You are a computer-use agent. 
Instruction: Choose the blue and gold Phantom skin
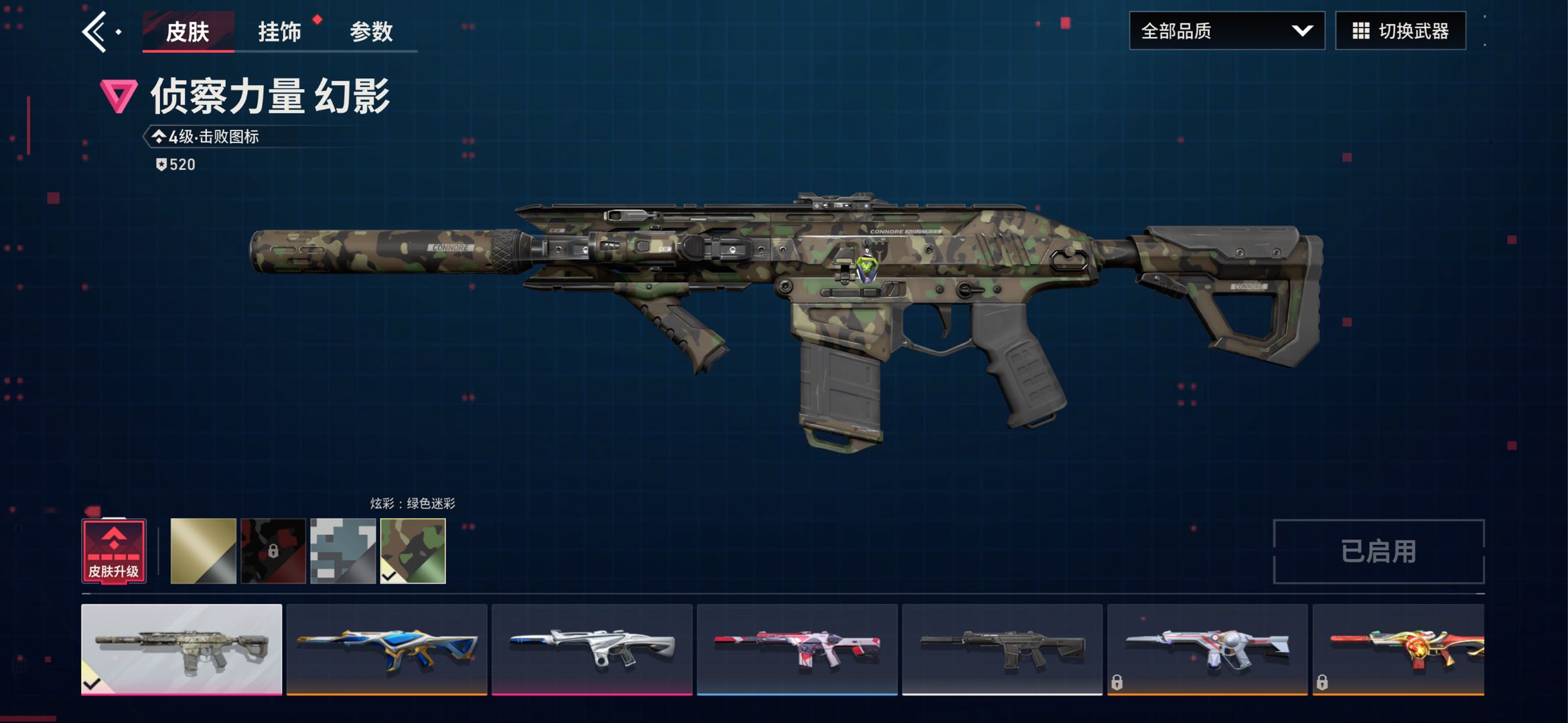386,649
